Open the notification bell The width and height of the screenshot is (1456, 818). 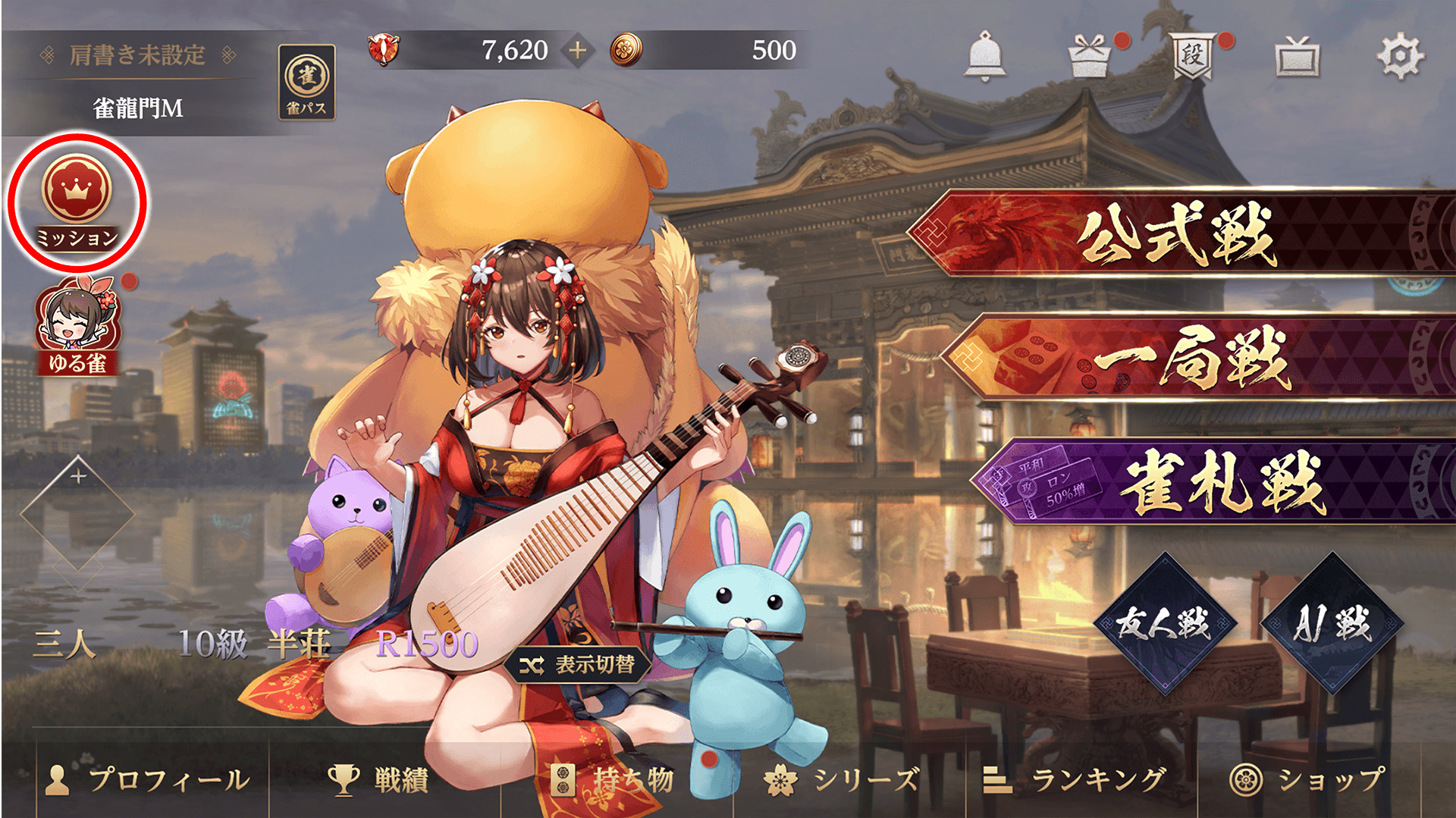coord(984,55)
